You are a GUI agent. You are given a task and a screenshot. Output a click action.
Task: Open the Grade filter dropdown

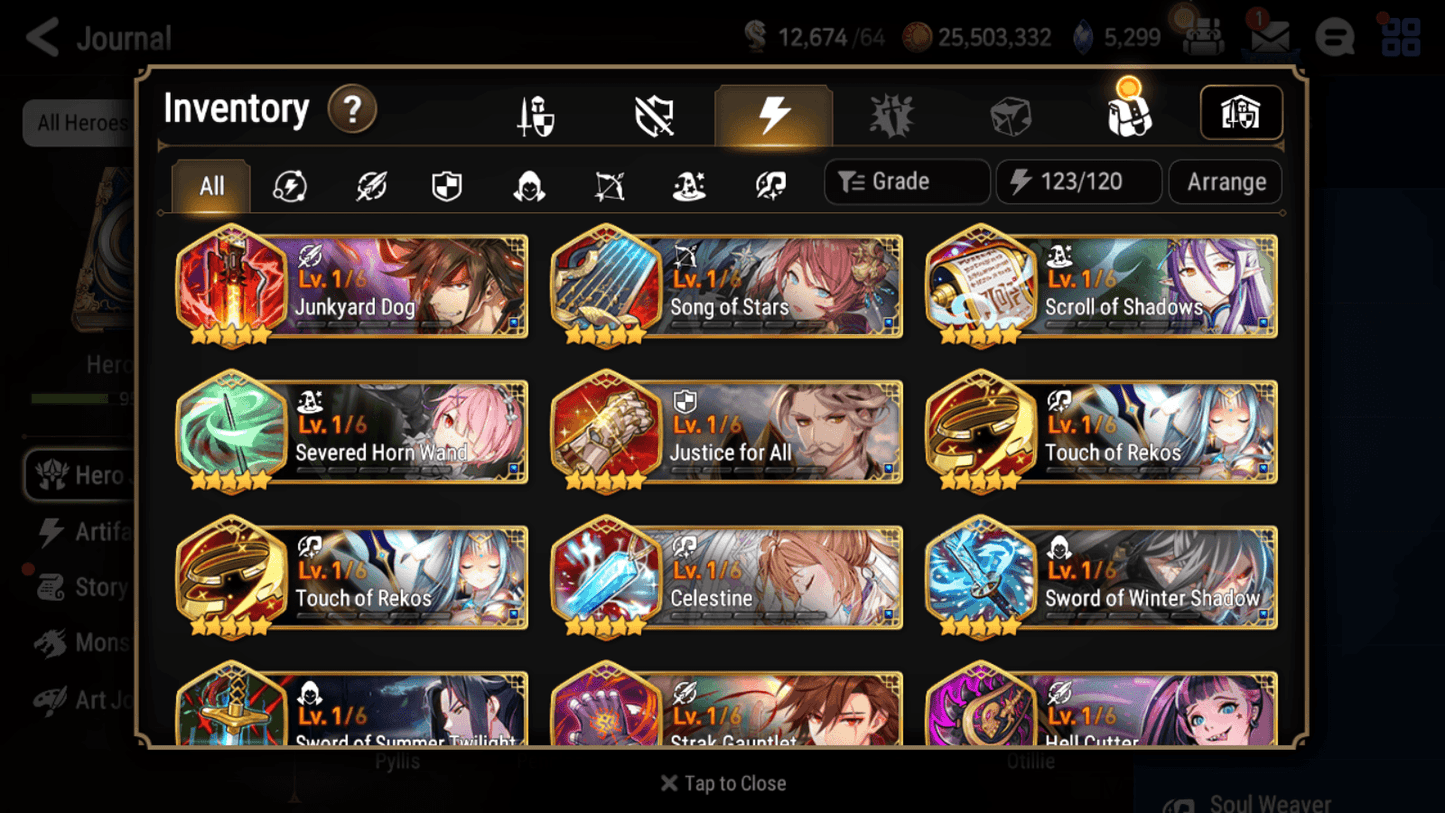coord(906,181)
